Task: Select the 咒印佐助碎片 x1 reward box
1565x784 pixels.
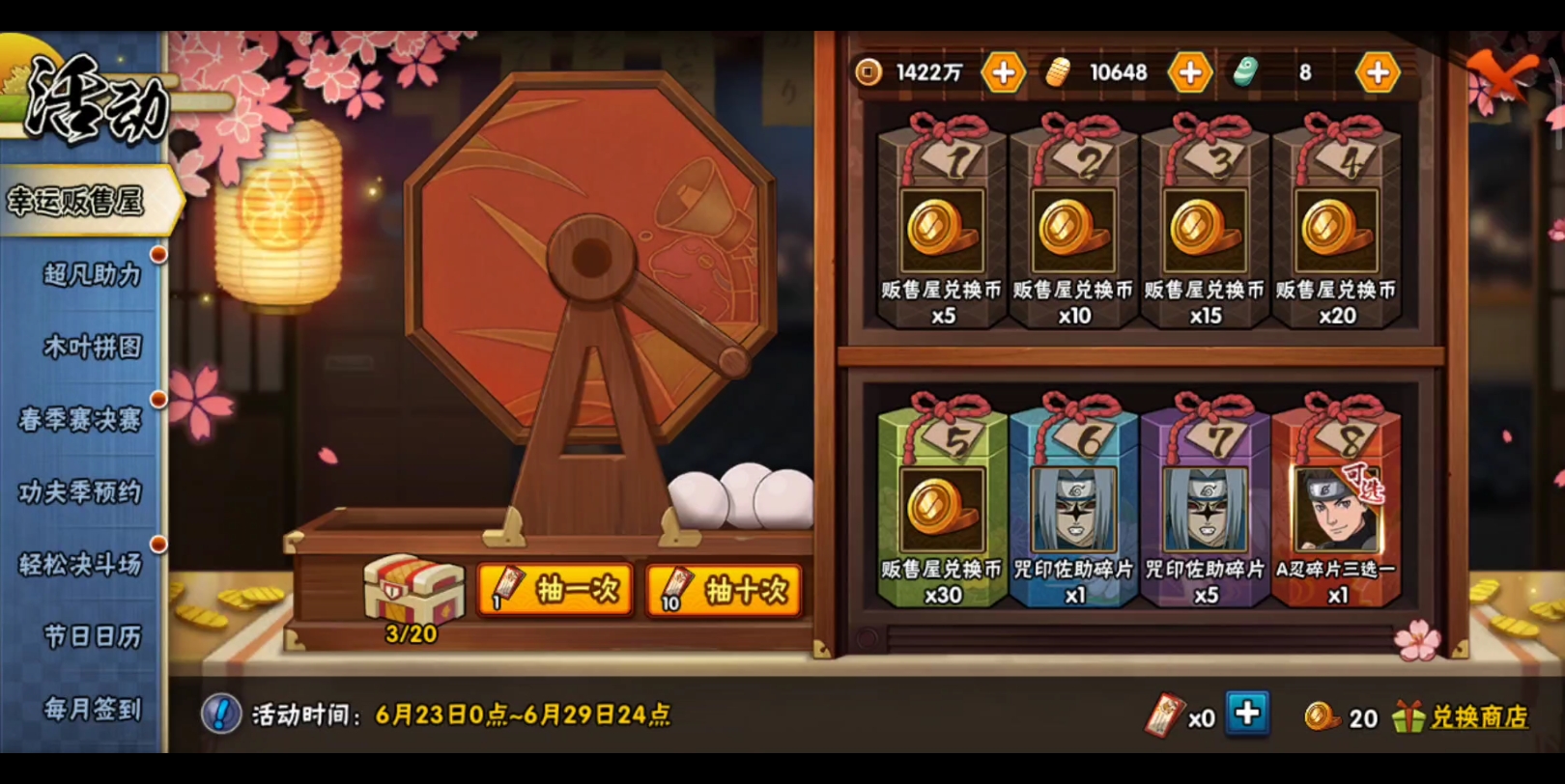Action: (x=1072, y=512)
